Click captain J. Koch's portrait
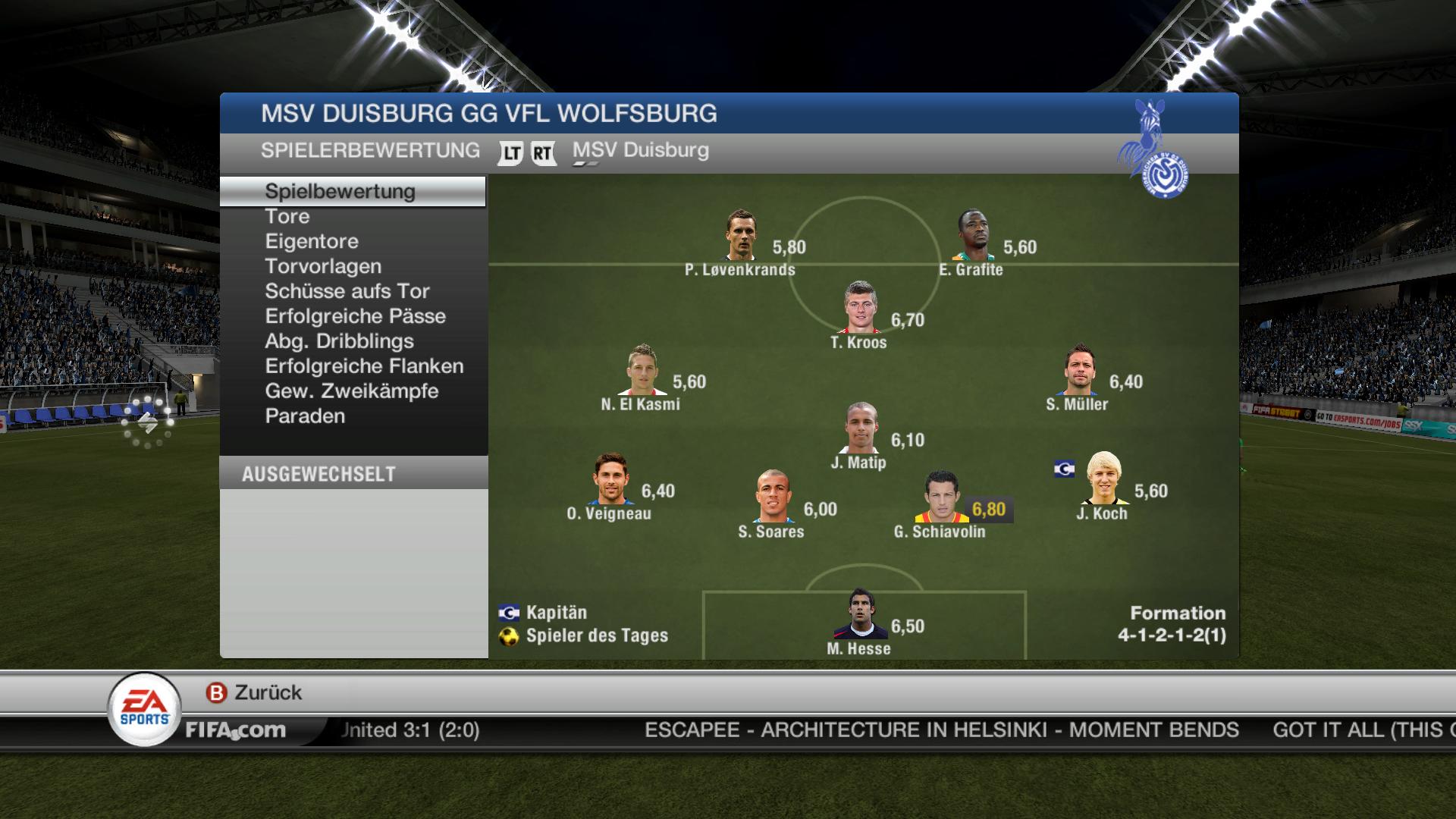 tap(1103, 479)
